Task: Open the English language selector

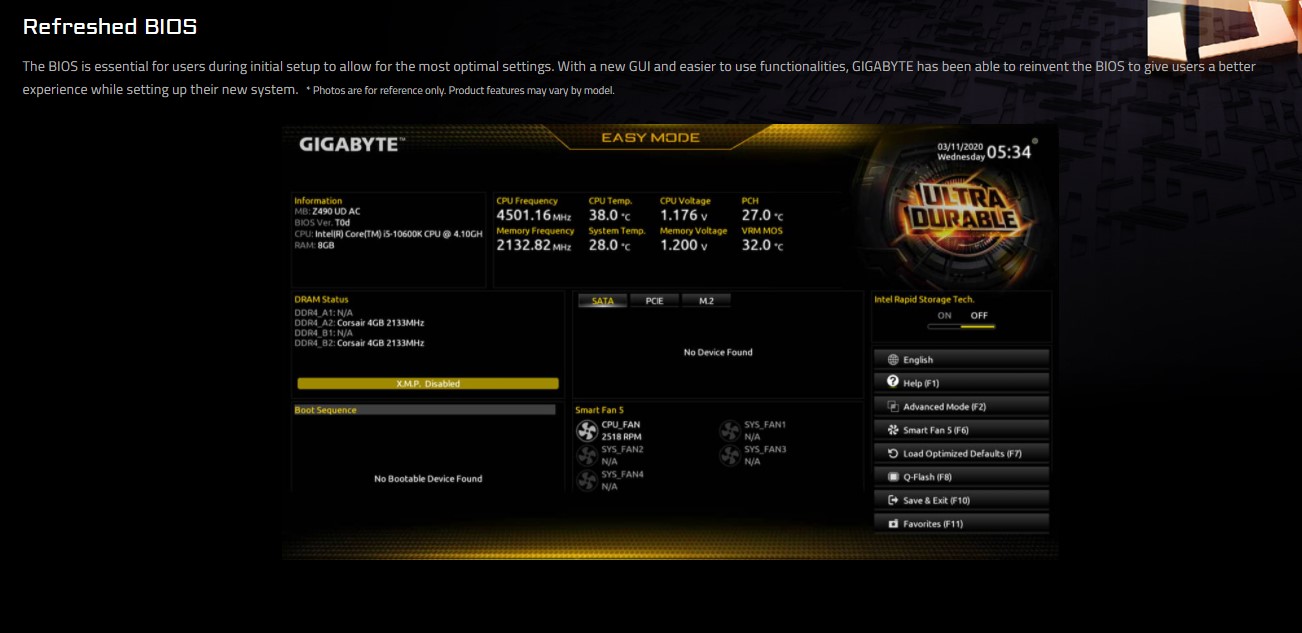Action: point(961,360)
